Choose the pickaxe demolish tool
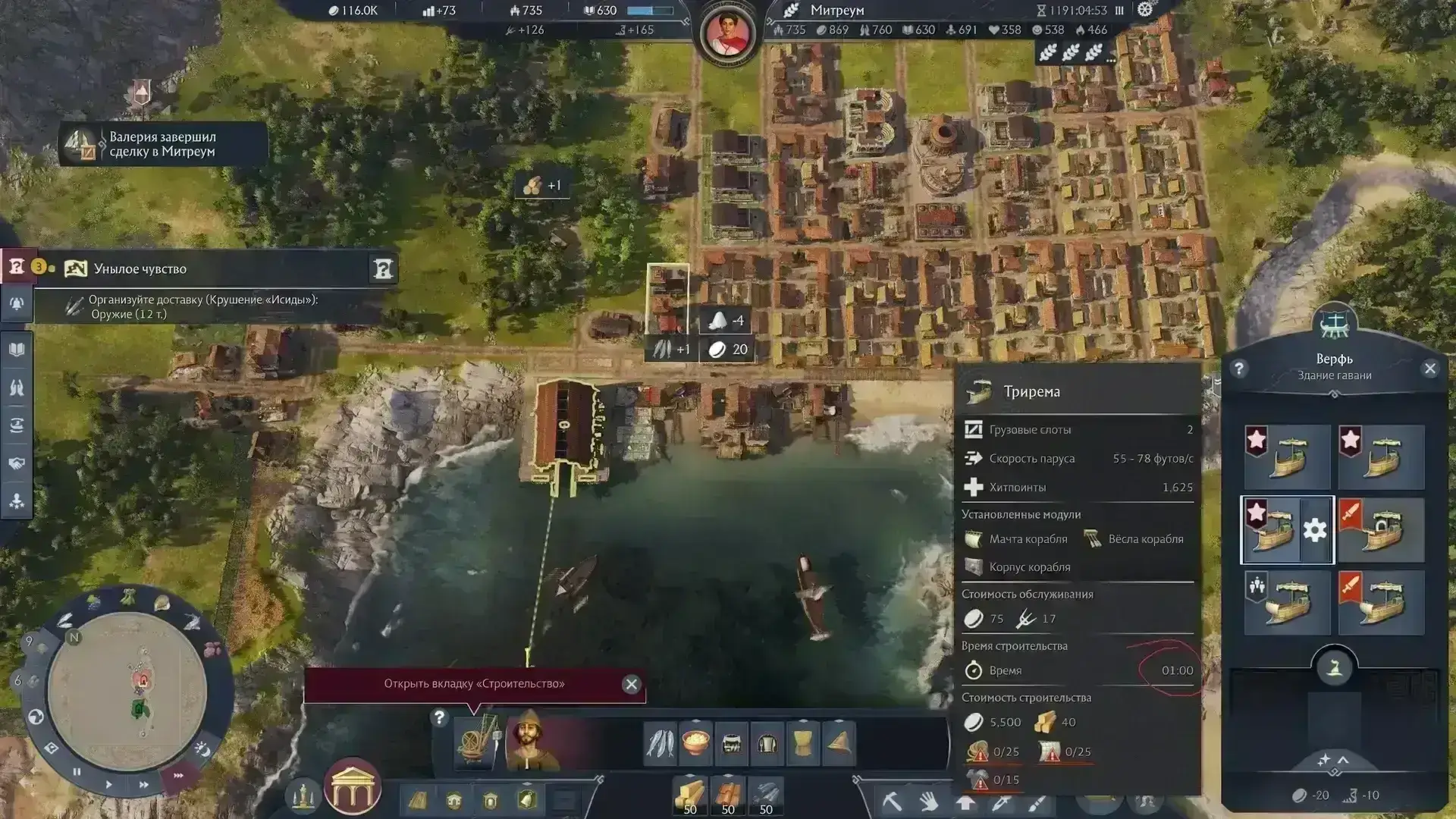Image resolution: width=1456 pixels, height=819 pixels. tap(892, 801)
